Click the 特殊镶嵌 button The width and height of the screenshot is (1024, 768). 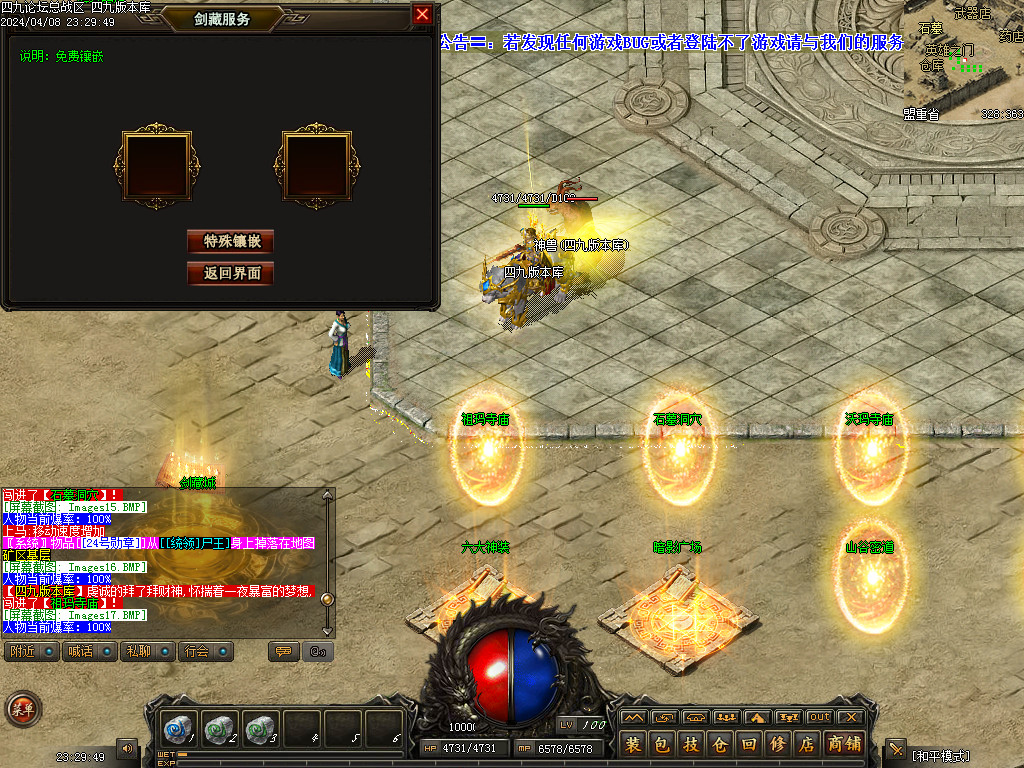click(x=230, y=241)
